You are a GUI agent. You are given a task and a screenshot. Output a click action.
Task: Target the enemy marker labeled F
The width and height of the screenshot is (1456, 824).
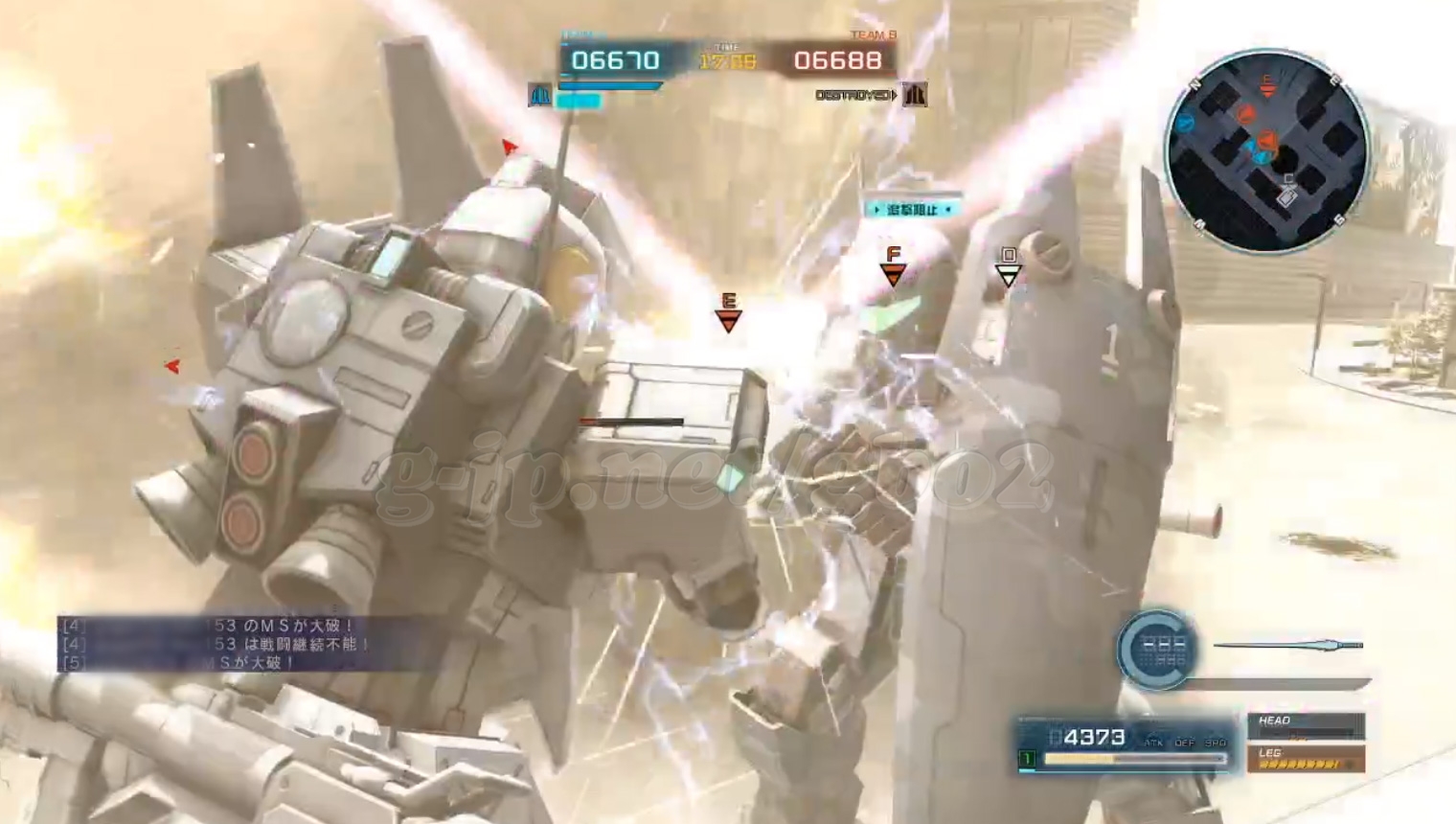[x=893, y=267]
